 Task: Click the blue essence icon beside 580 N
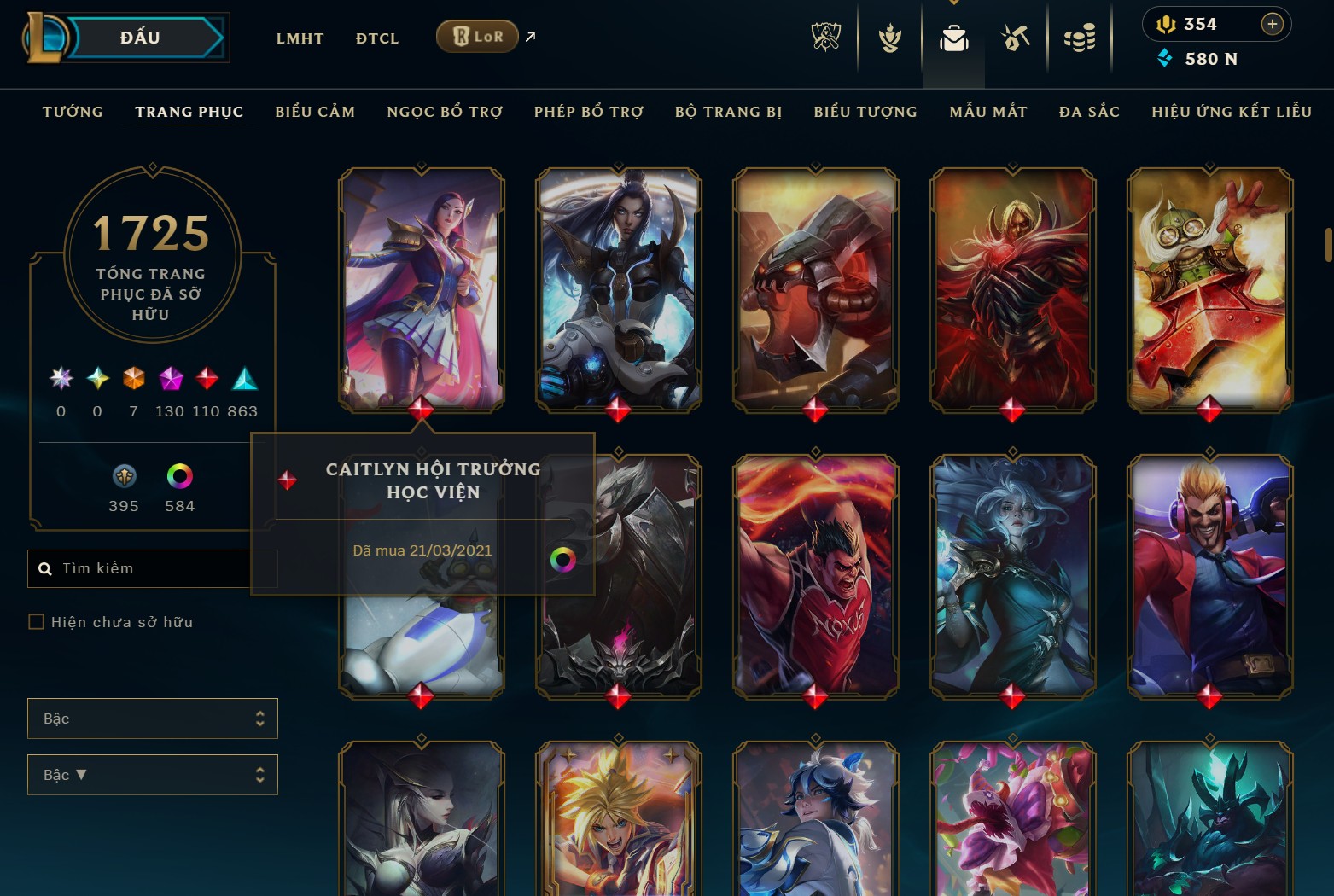(x=1165, y=59)
